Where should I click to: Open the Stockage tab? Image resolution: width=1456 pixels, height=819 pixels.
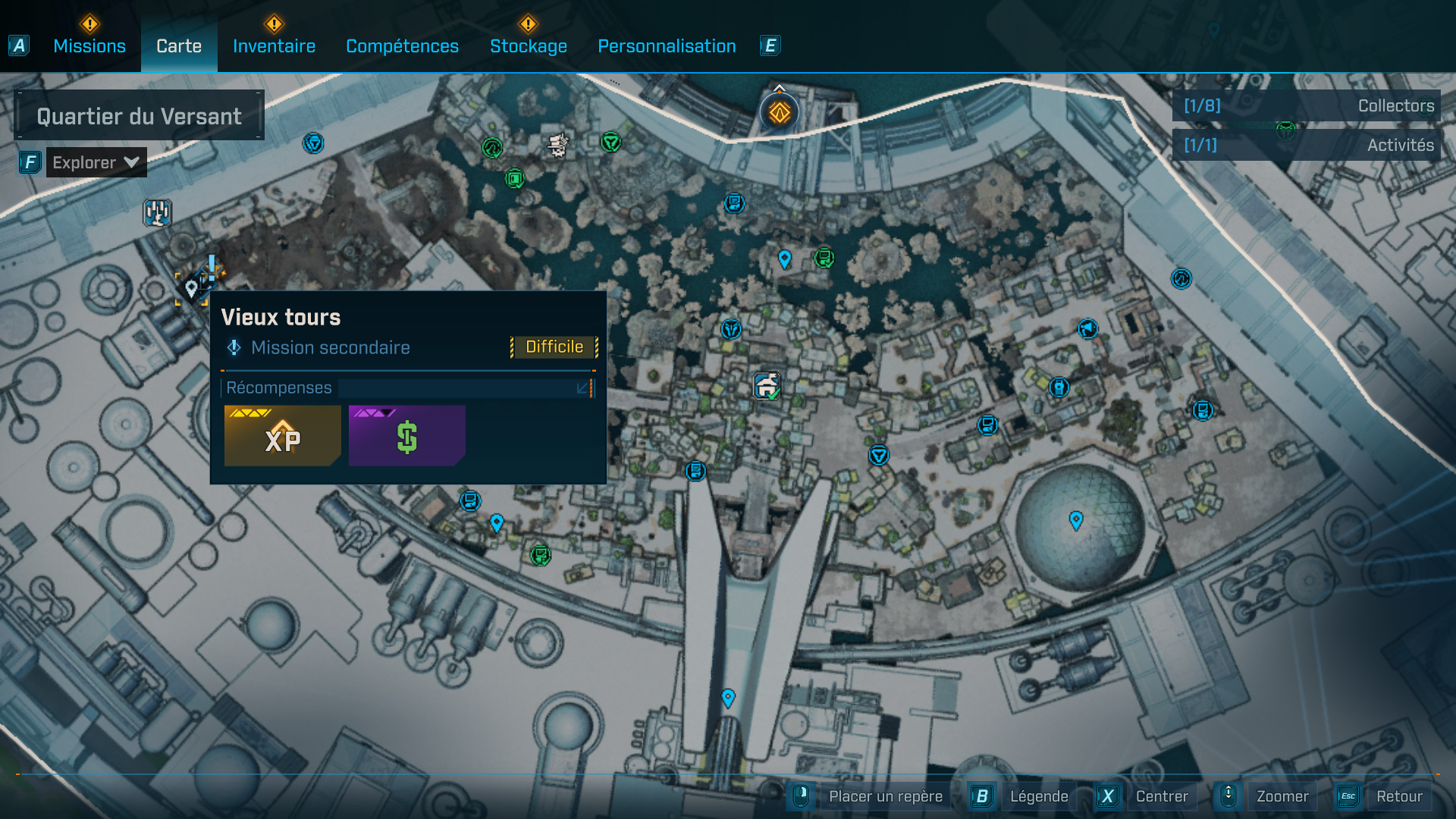tap(529, 46)
